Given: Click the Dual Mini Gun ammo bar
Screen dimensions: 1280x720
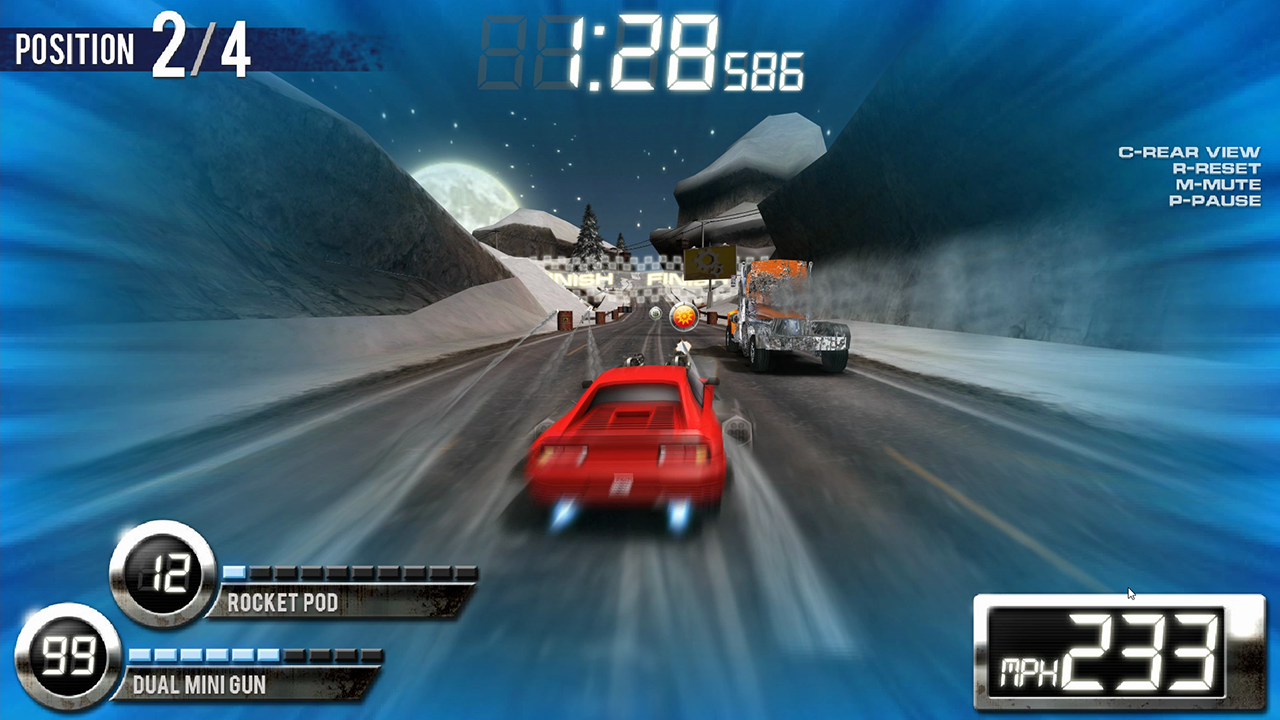Looking at the screenshot, I should pyautogui.click(x=255, y=655).
